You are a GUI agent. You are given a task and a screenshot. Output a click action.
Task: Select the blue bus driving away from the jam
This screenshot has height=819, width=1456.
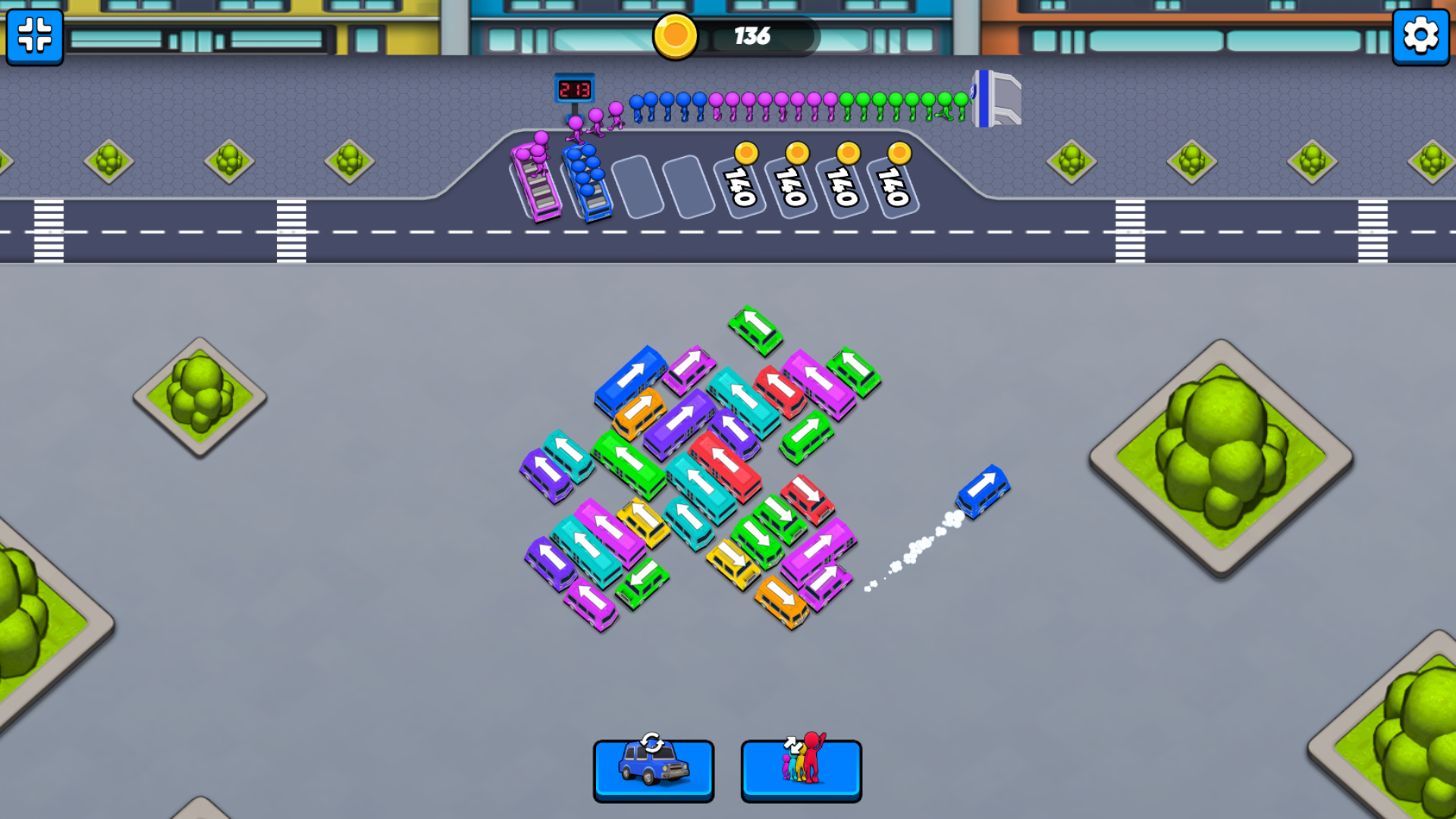coord(984,493)
